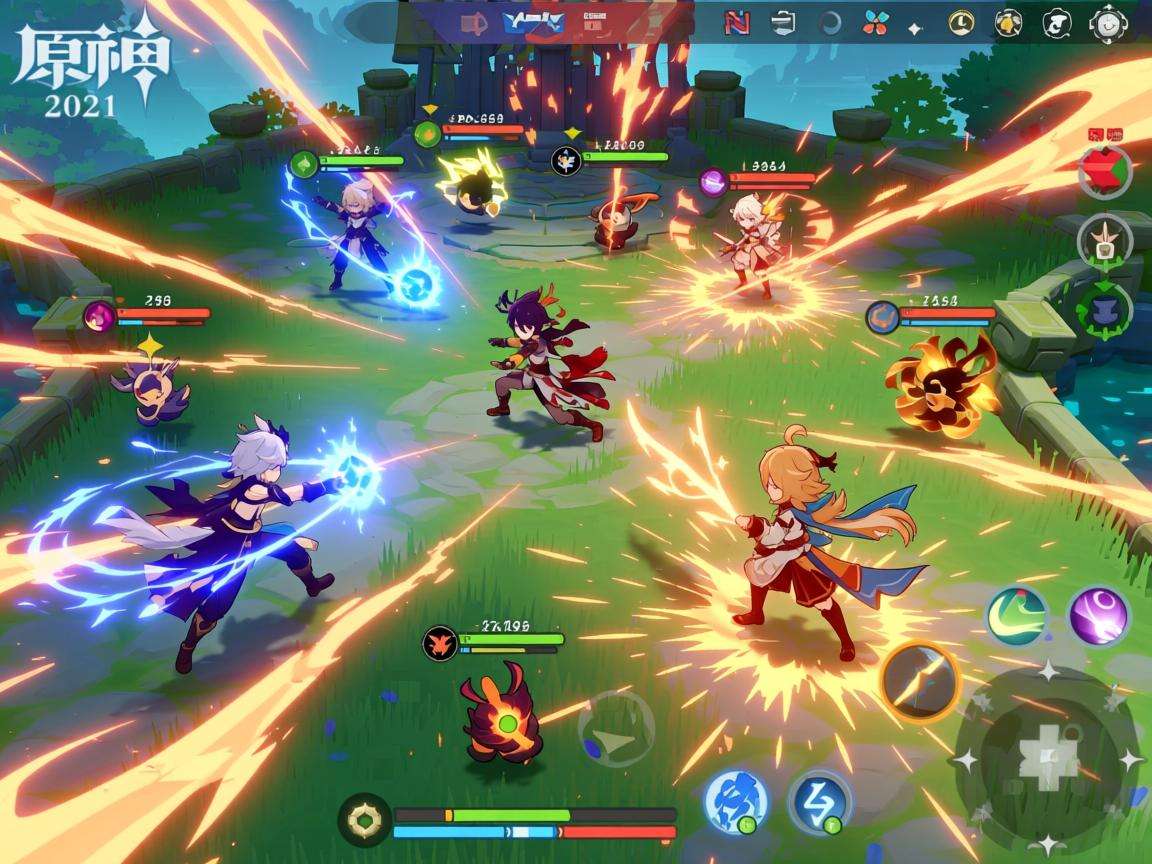This screenshot has height=864, width=1152.
Task: Click the yellow character badge icon
Action: (1009, 23)
